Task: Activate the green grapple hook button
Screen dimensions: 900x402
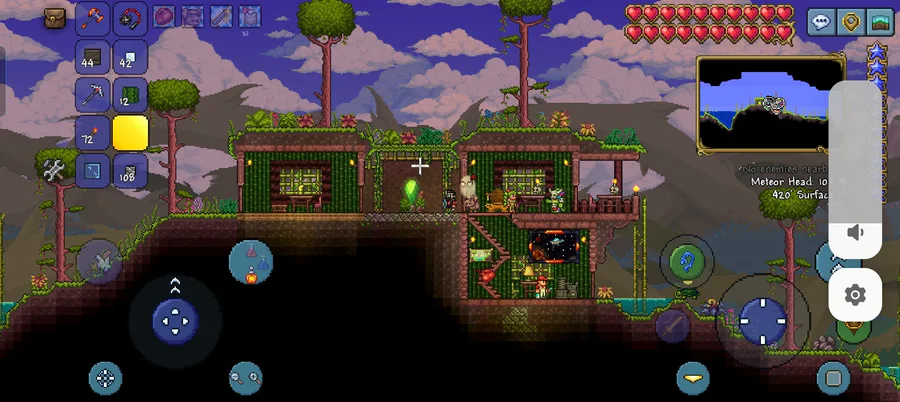Action: tap(687, 262)
